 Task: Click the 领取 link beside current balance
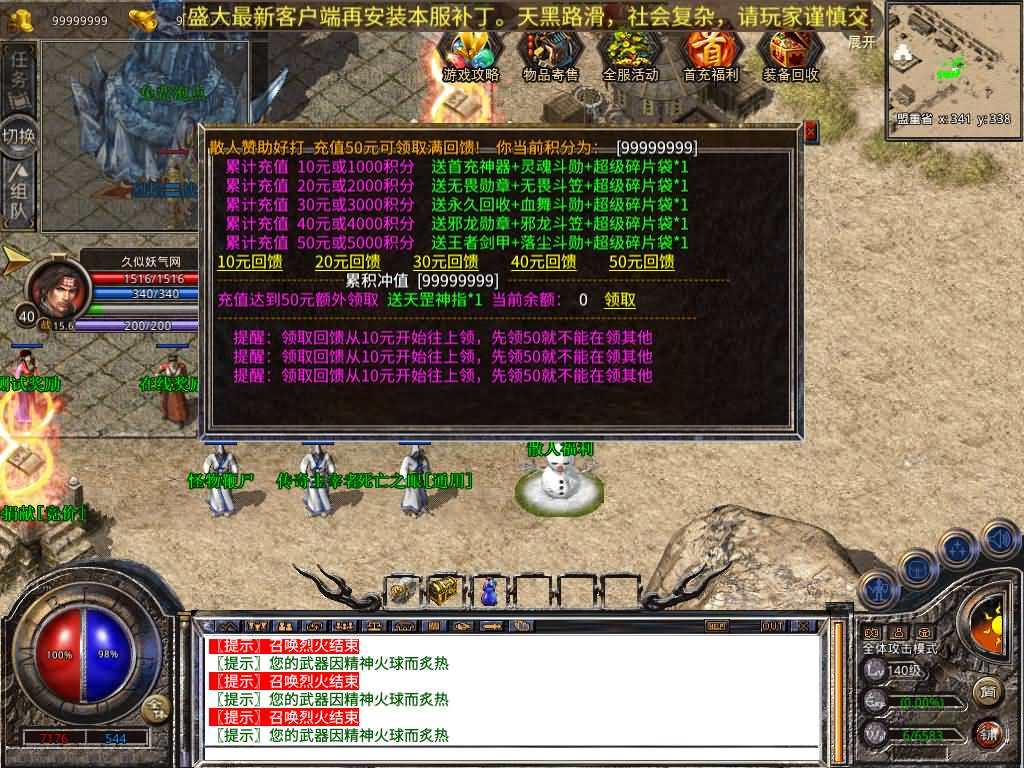620,300
